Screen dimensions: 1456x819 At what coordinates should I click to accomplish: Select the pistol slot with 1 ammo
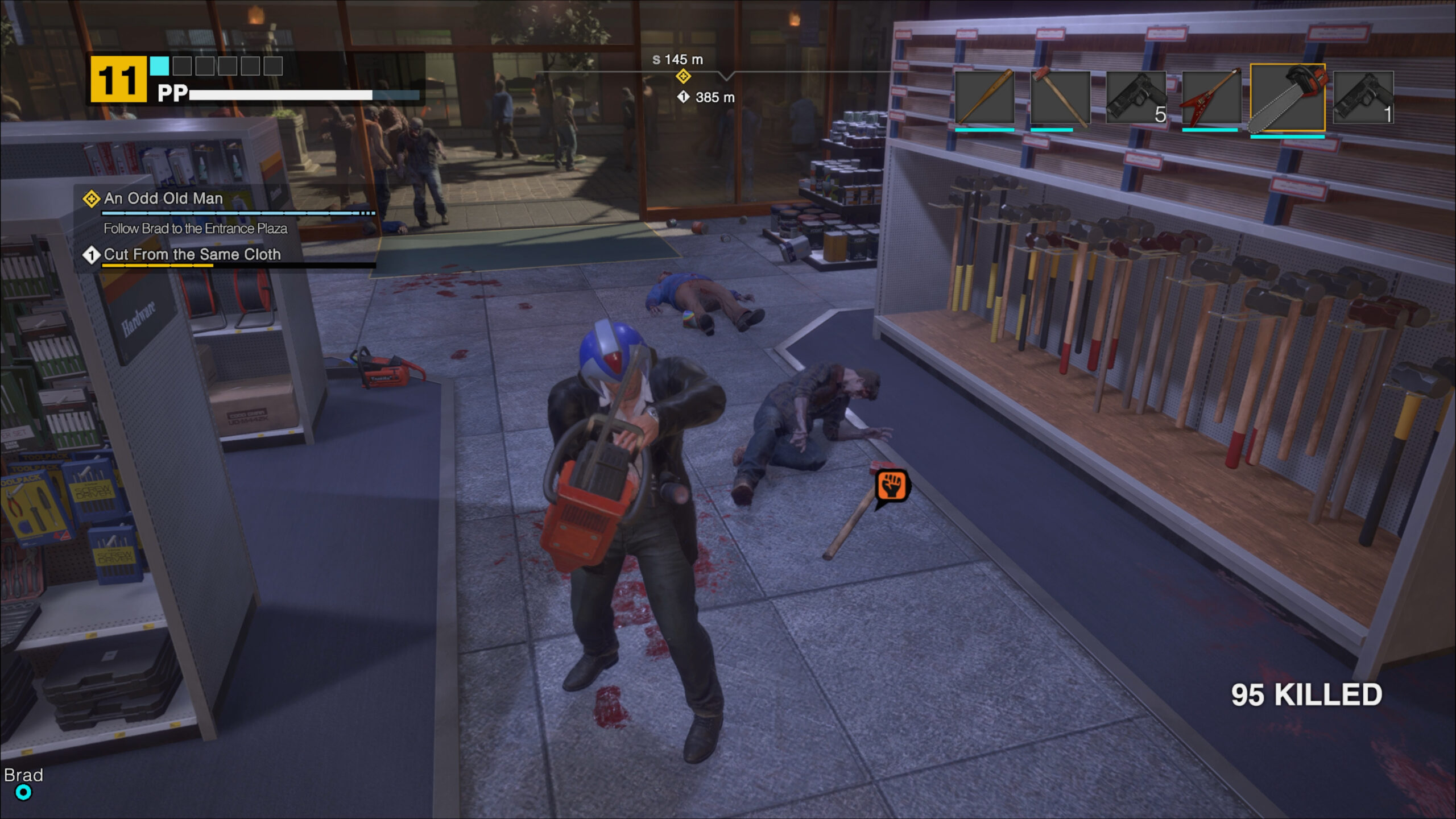1362,97
